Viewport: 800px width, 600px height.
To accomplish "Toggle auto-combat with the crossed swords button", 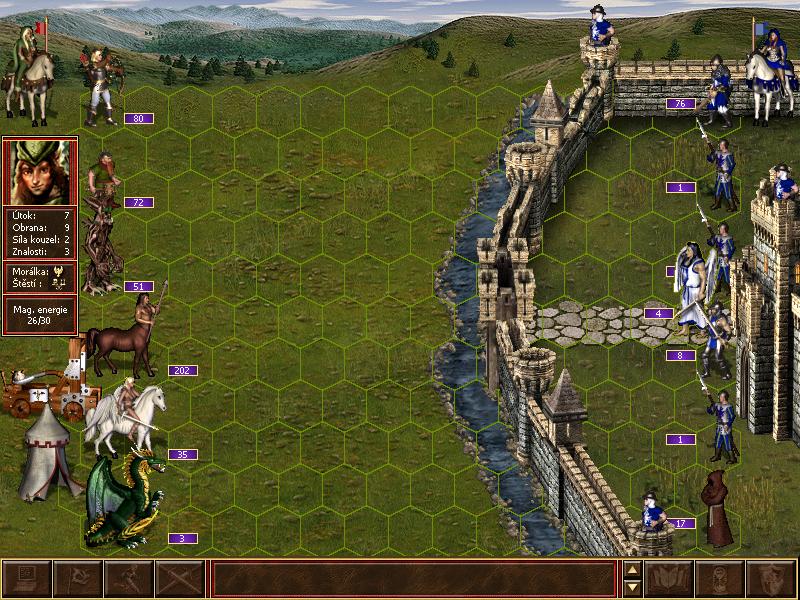I will pyautogui.click(x=180, y=578).
